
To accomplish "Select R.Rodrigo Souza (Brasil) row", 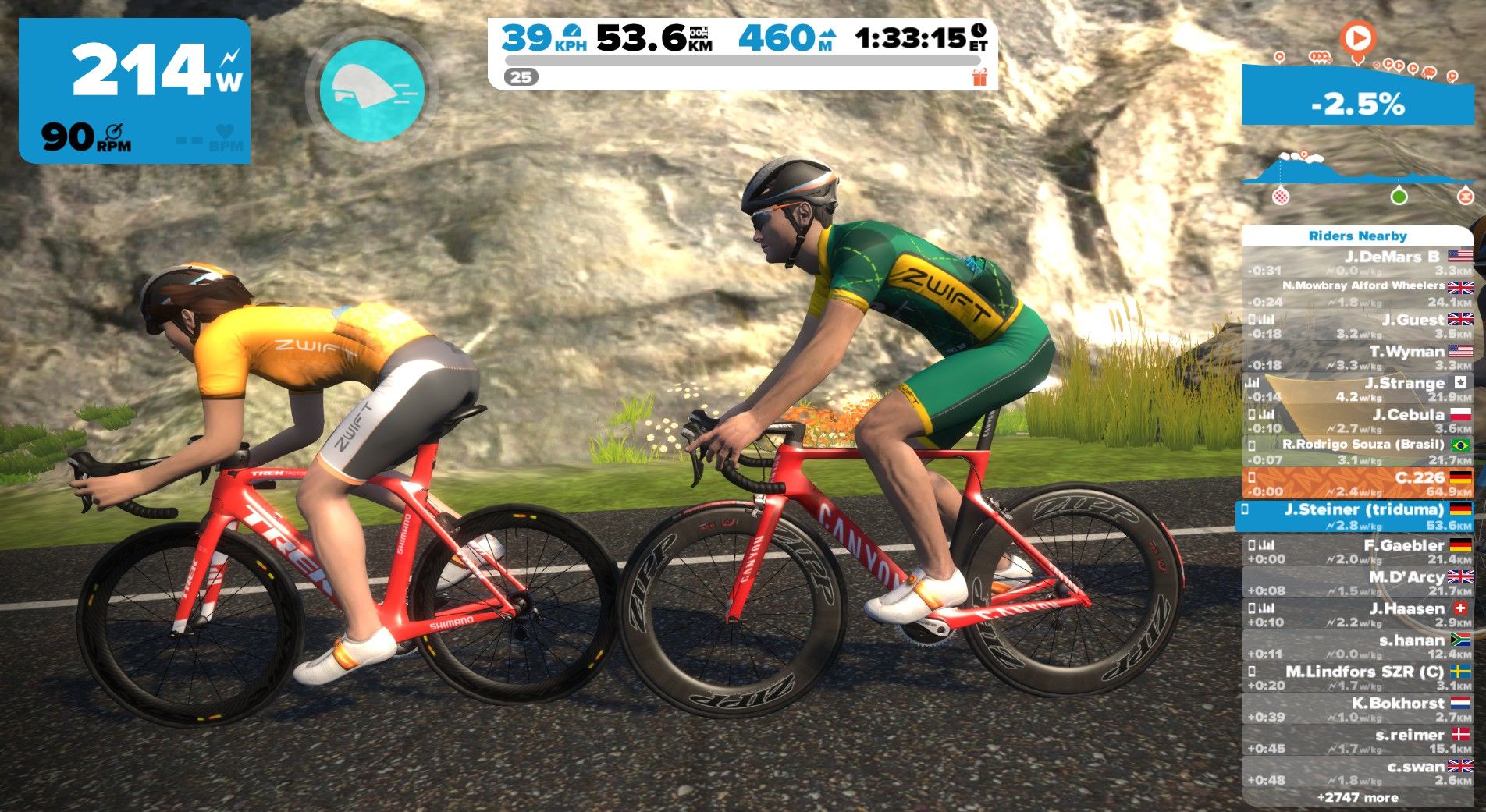I will (1358, 452).
